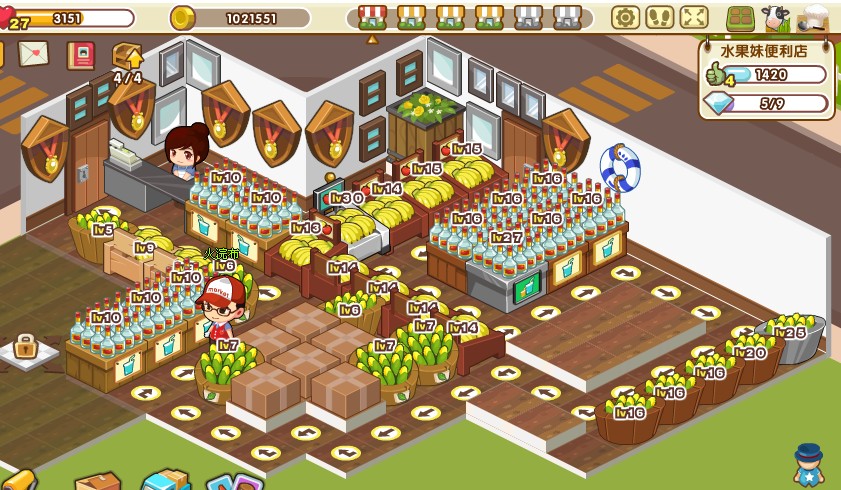Open the chef hat icon
This screenshot has height=490, width=841.
pos(813,18)
